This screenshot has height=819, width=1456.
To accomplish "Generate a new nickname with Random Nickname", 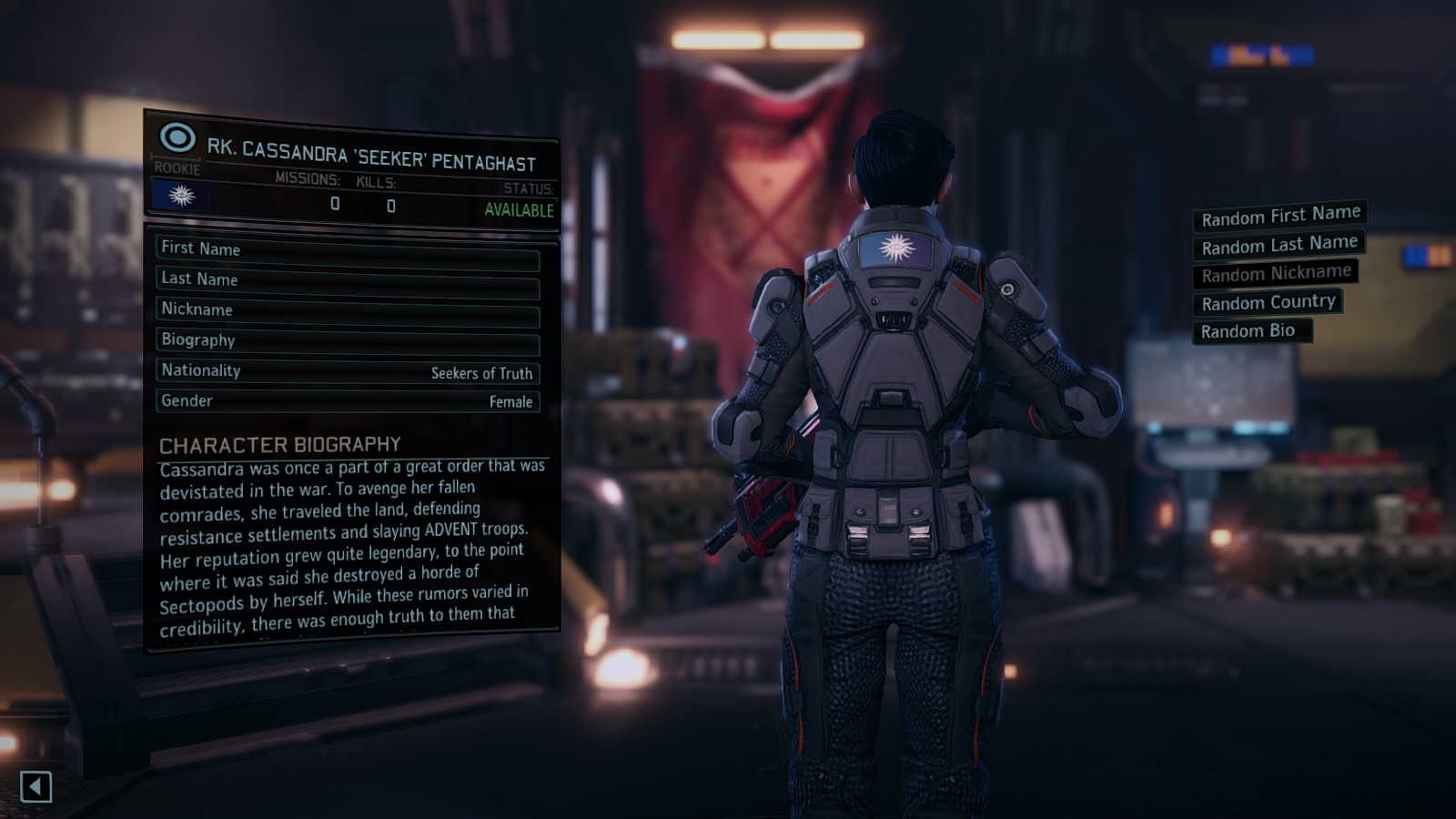I will [x=1274, y=272].
